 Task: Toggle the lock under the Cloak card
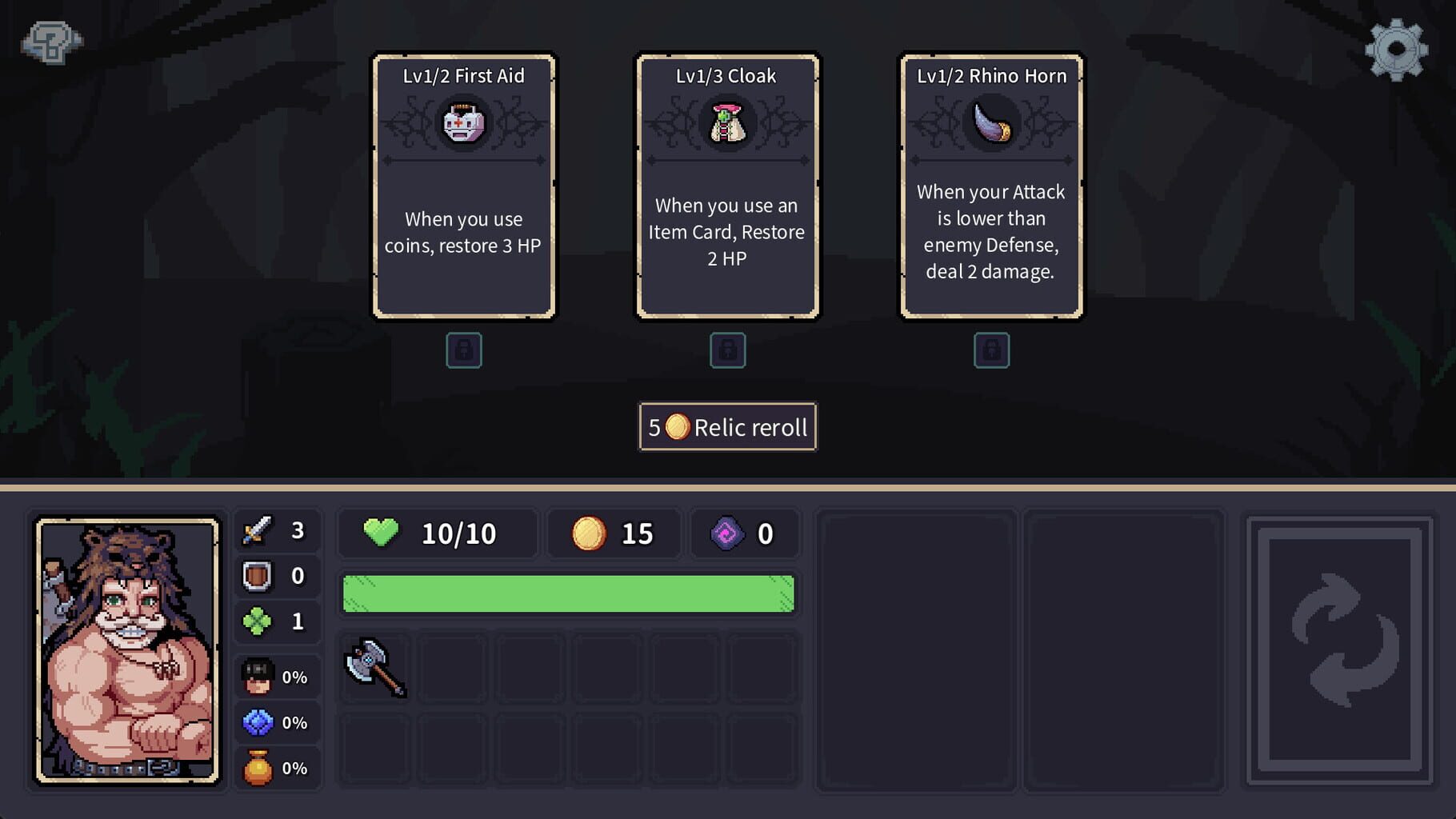727,350
